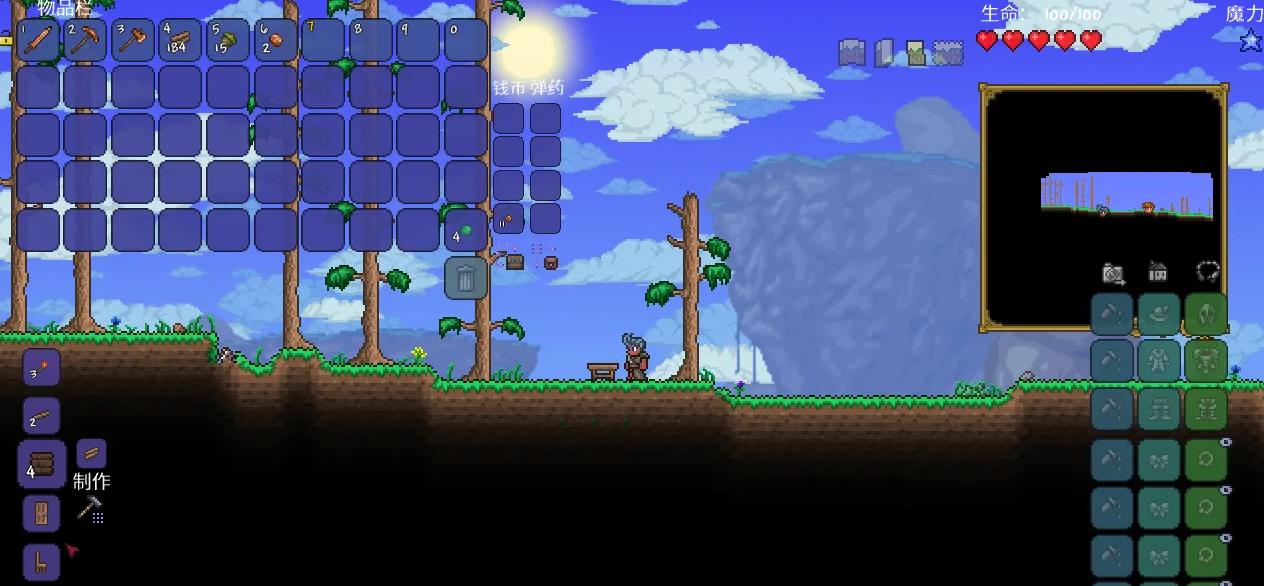This screenshot has width=1264, height=586.
Task: Choose the copper axe in slot 3
Action: (x=134, y=41)
